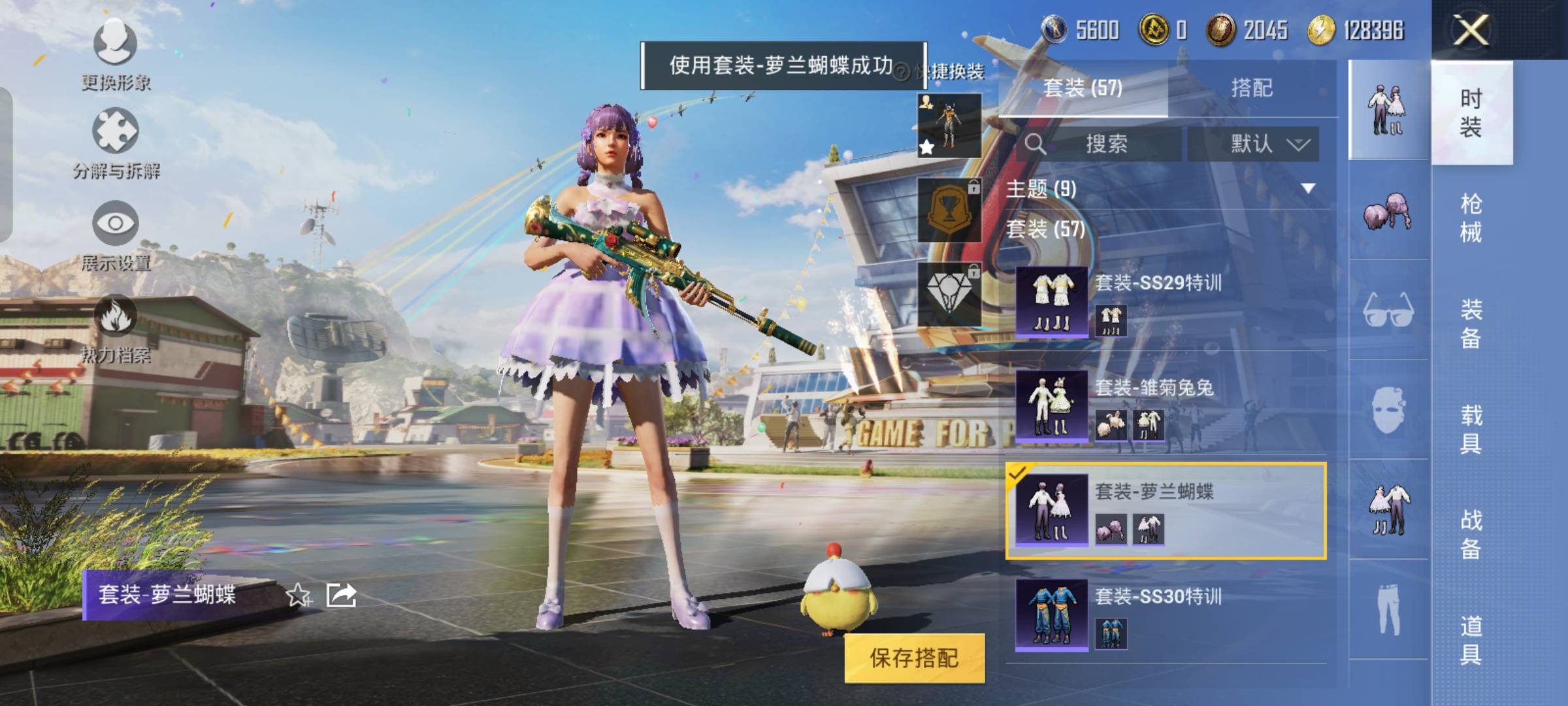Close the wardrobe screen with the X
The image size is (1568, 706).
(x=1470, y=30)
